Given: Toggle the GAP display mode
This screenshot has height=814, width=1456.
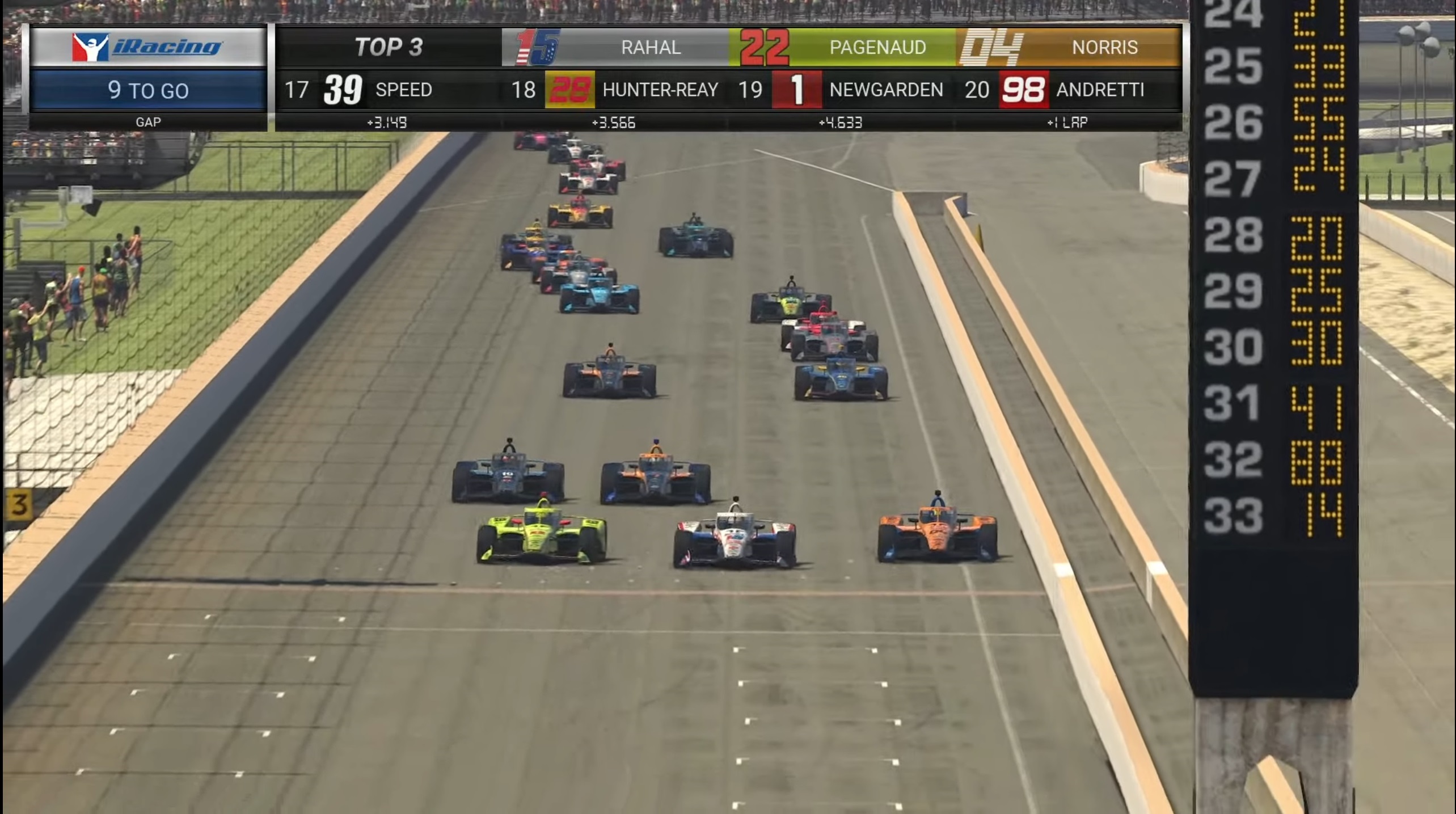Looking at the screenshot, I should [147, 122].
